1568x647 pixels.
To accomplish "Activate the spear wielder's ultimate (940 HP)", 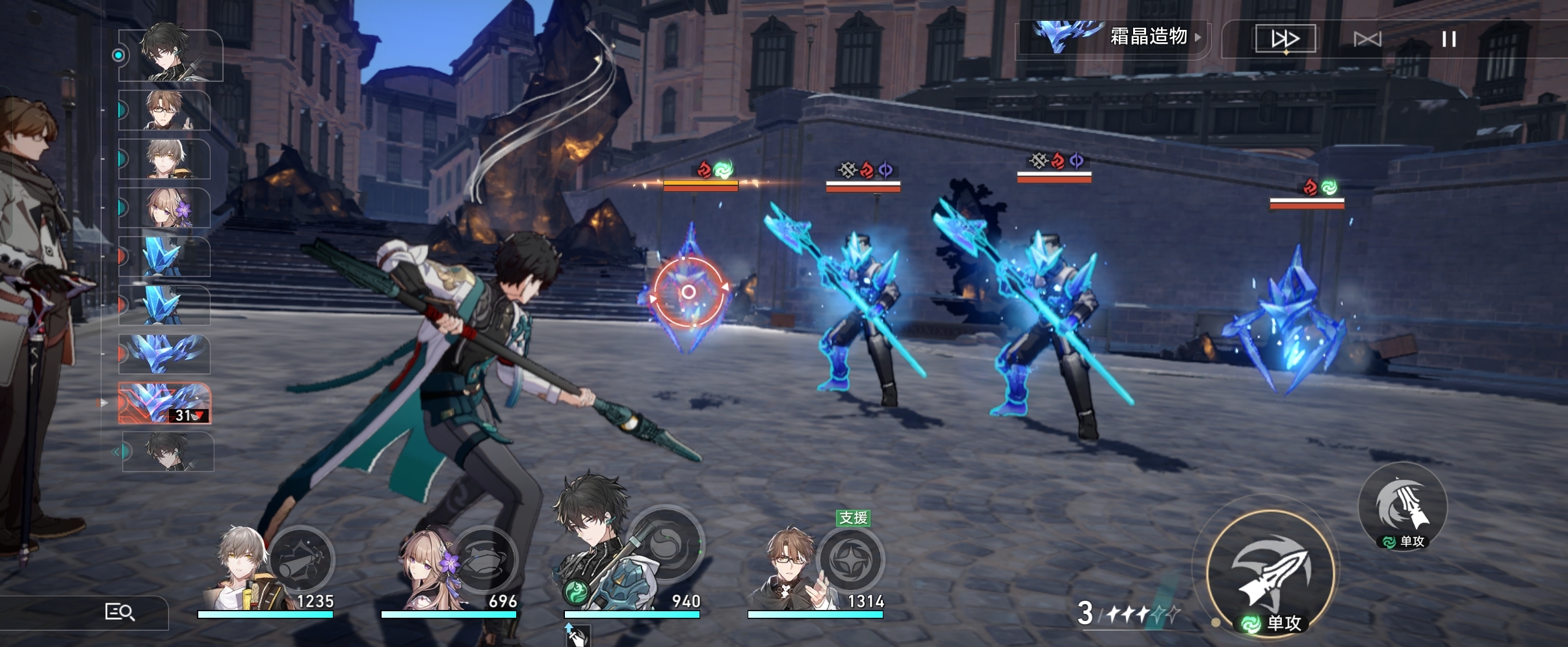I will tap(666, 543).
